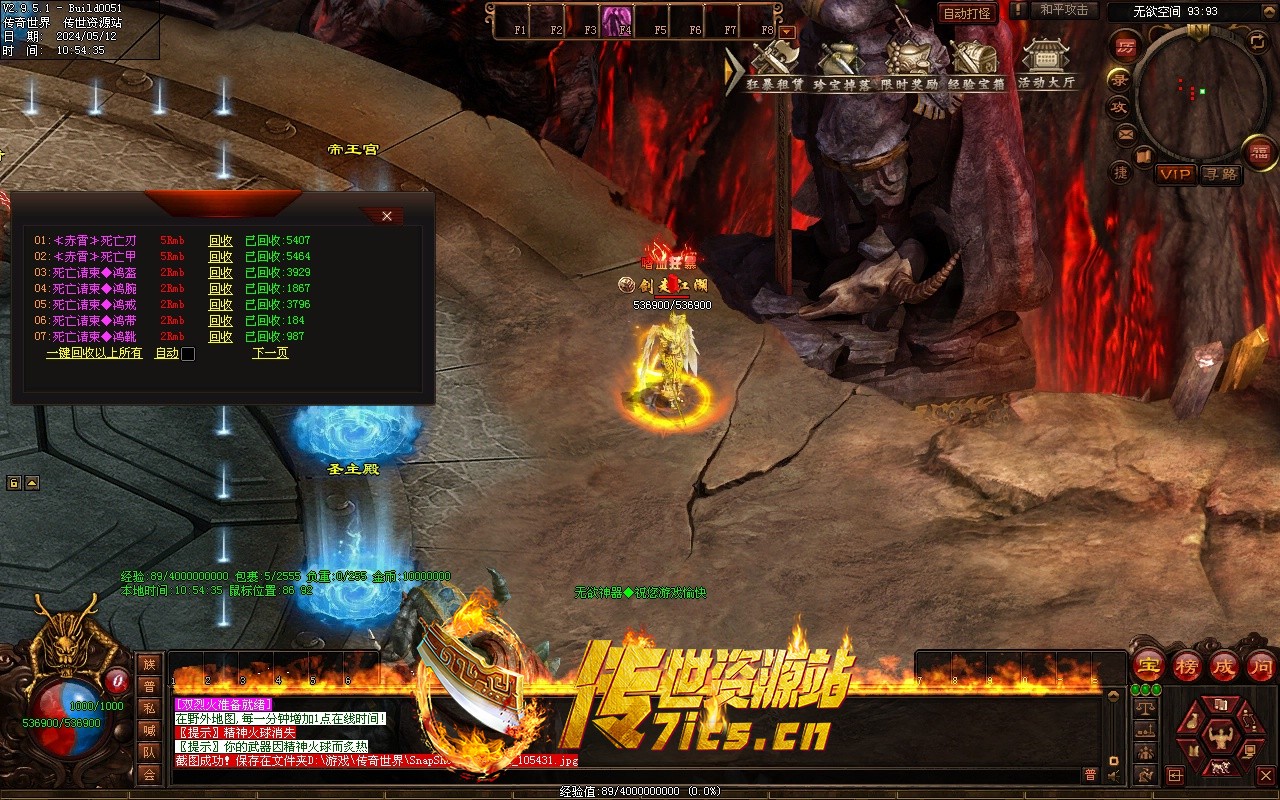Open the 珍宝掉落 treasure drop icon
The width and height of the screenshot is (1280, 800).
pos(840,64)
